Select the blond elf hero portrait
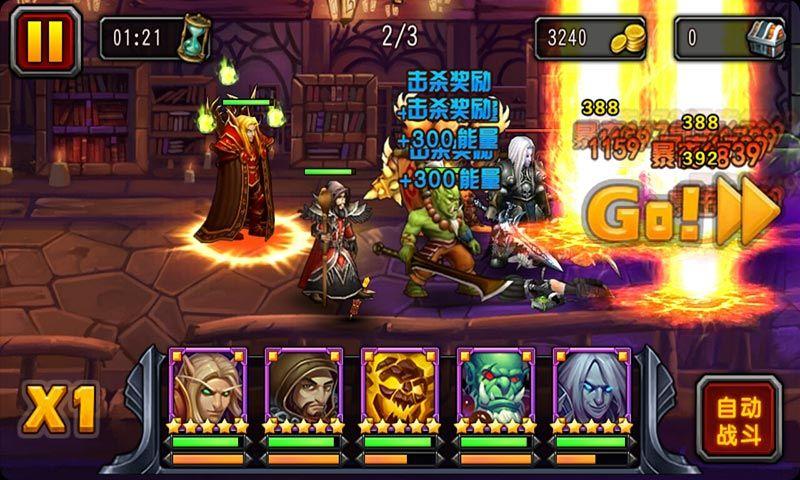 207,386
